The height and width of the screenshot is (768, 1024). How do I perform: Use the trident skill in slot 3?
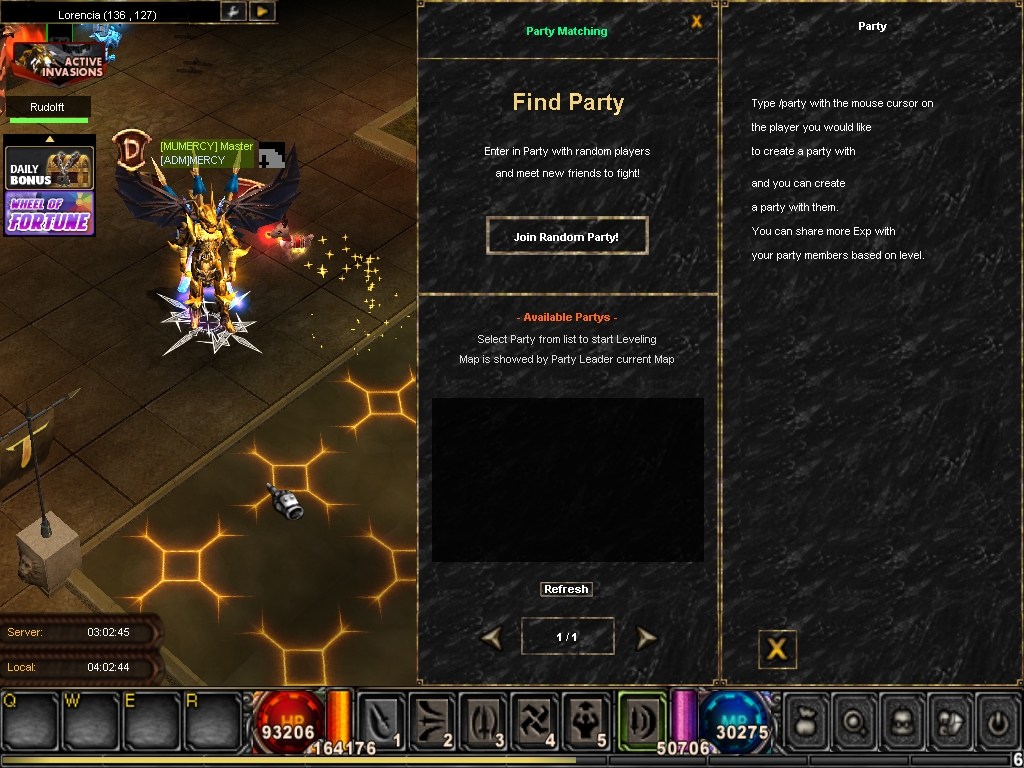[x=485, y=720]
